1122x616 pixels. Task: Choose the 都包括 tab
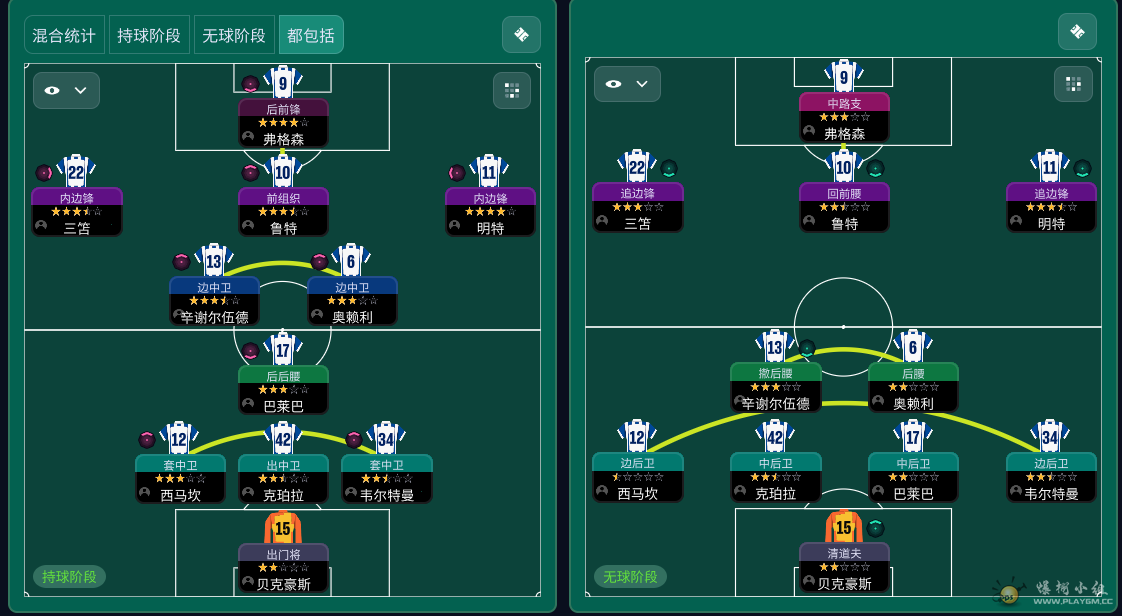pos(311,35)
